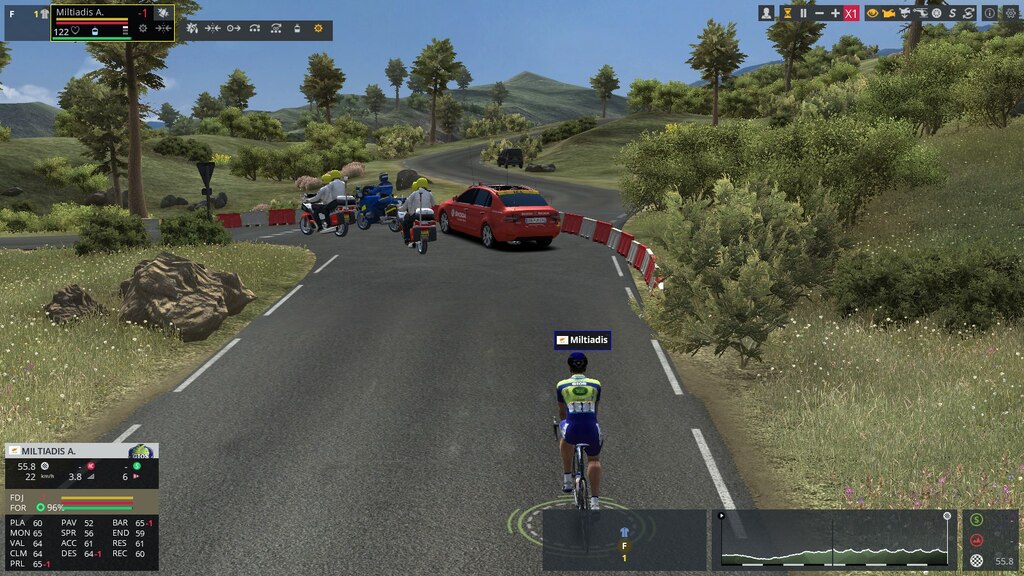1024x576 pixels.
Task: Click the stage profile elevation chart
Action: pos(833,541)
